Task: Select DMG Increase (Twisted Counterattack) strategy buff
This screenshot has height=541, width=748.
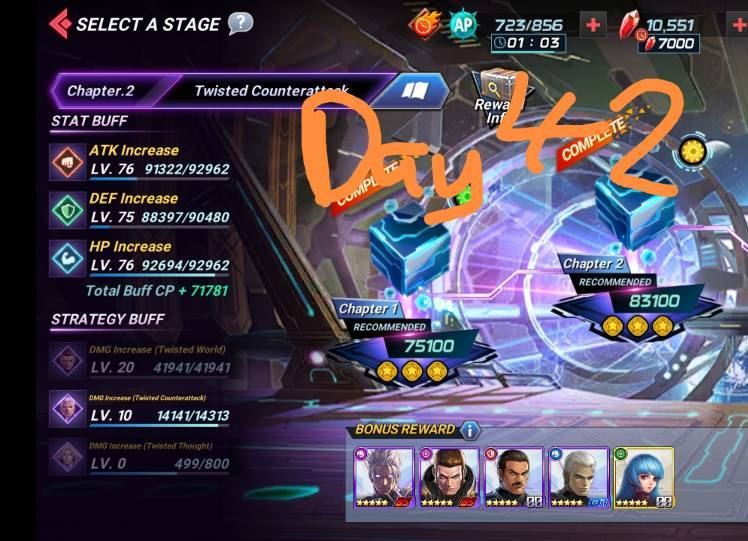Action: coord(68,408)
